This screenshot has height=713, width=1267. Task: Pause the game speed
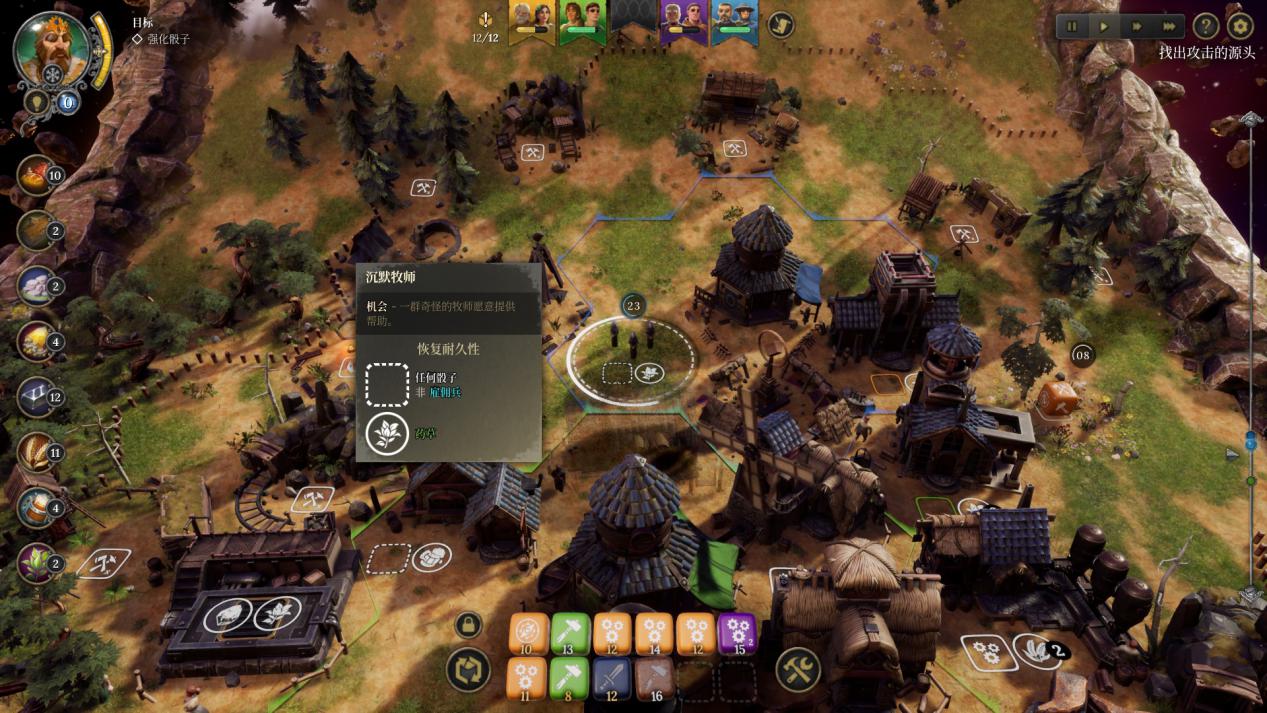click(x=1073, y=26)
